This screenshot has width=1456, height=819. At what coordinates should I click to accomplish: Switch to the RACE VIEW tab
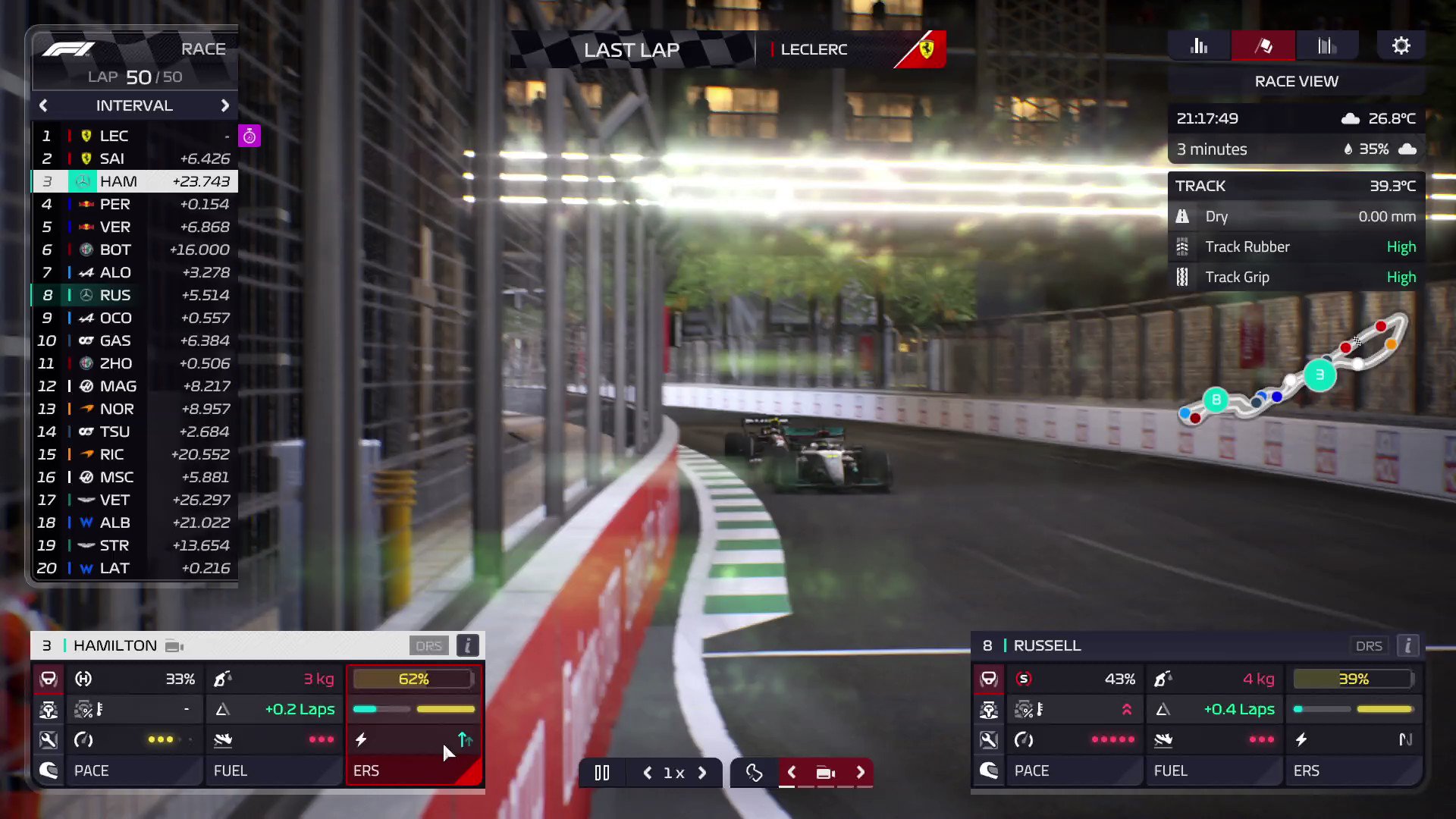pyautogui.click(x=1296, y=81)
